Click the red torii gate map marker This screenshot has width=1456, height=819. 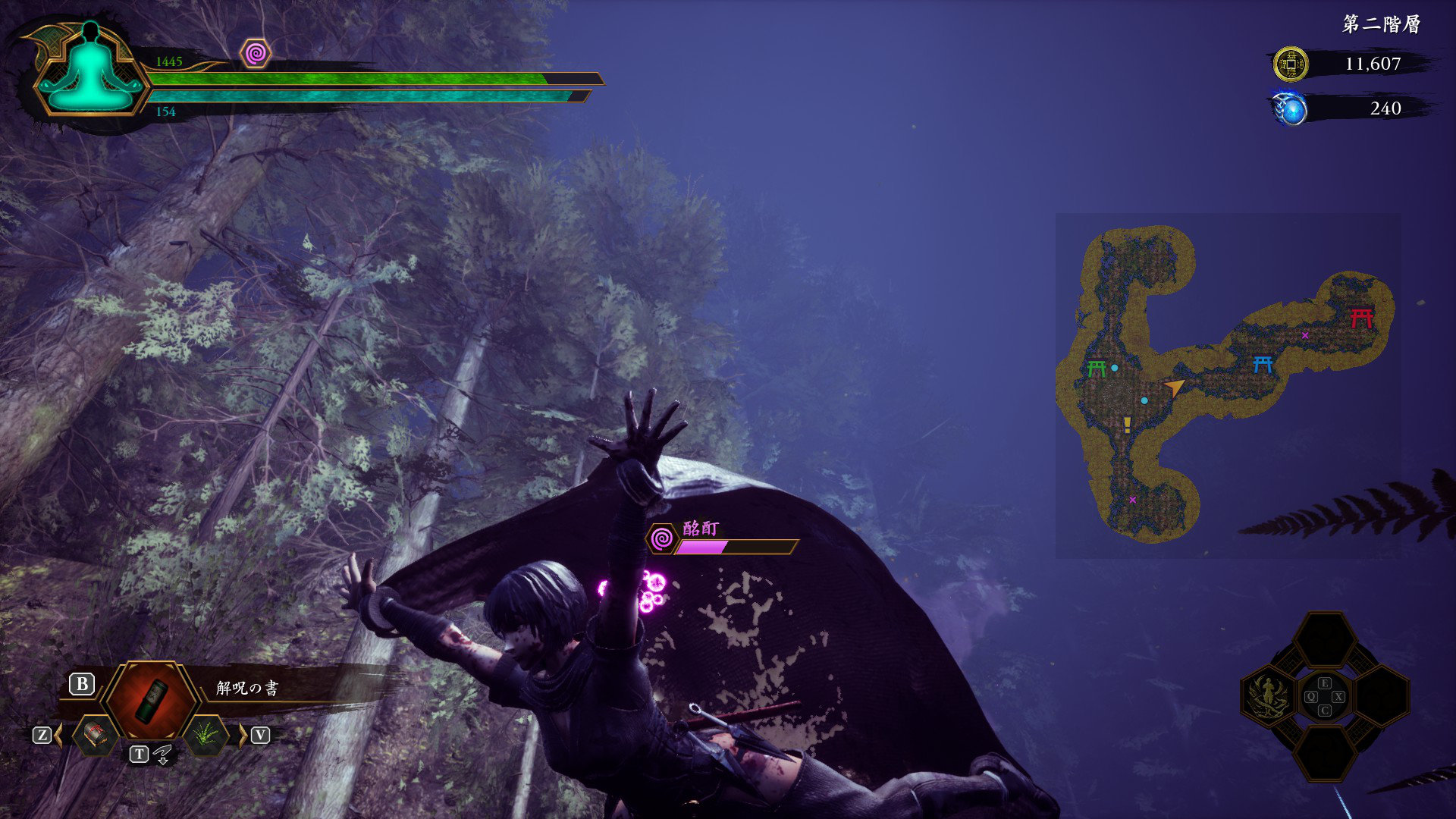1362,317
